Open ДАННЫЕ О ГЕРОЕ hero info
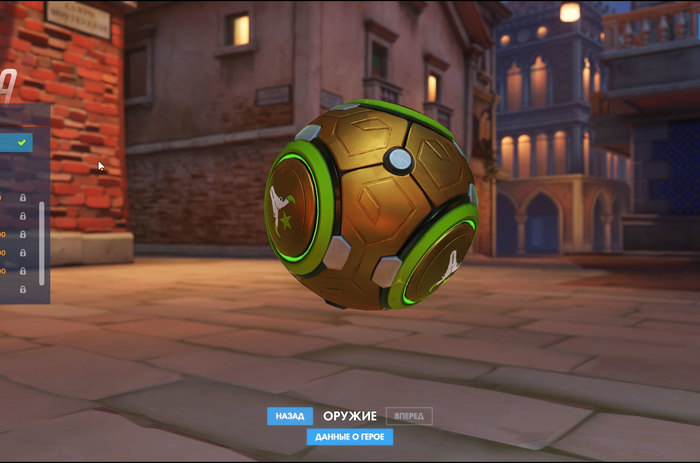This screenshot has height=463, width=700. (350, 437)
